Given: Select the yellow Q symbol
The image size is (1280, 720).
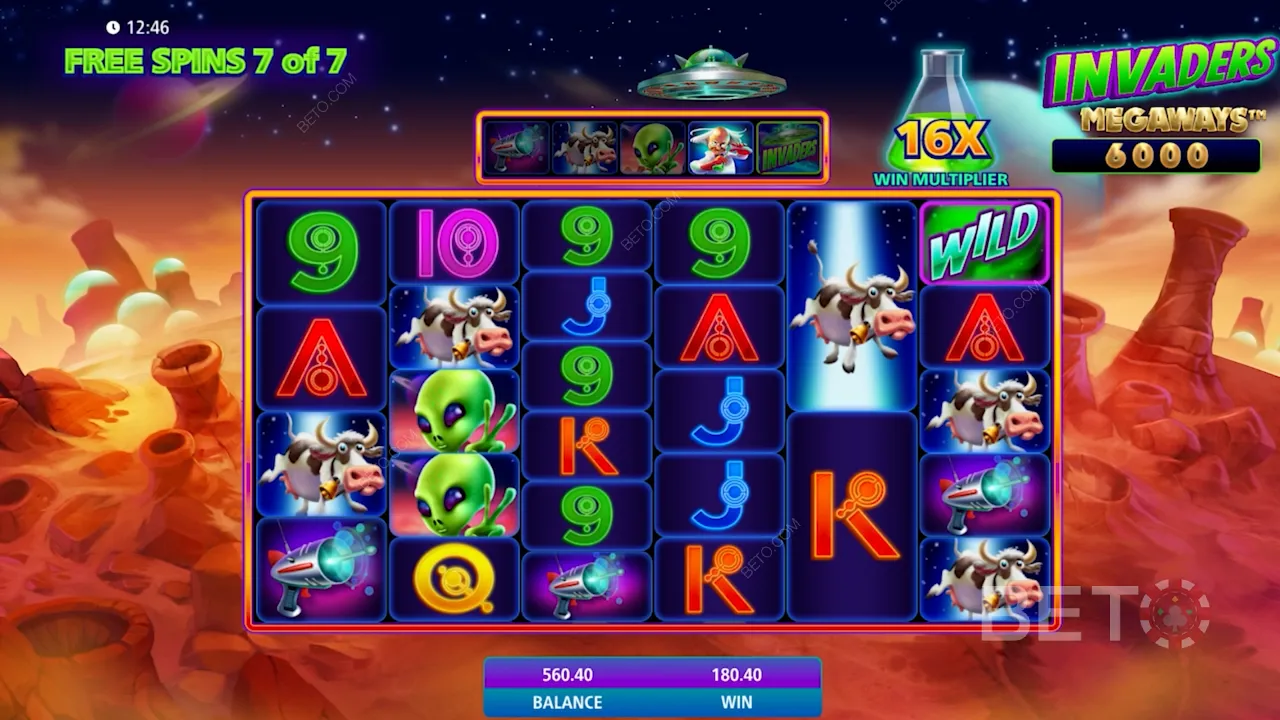Looking at the screenshot, I should 454,580.
